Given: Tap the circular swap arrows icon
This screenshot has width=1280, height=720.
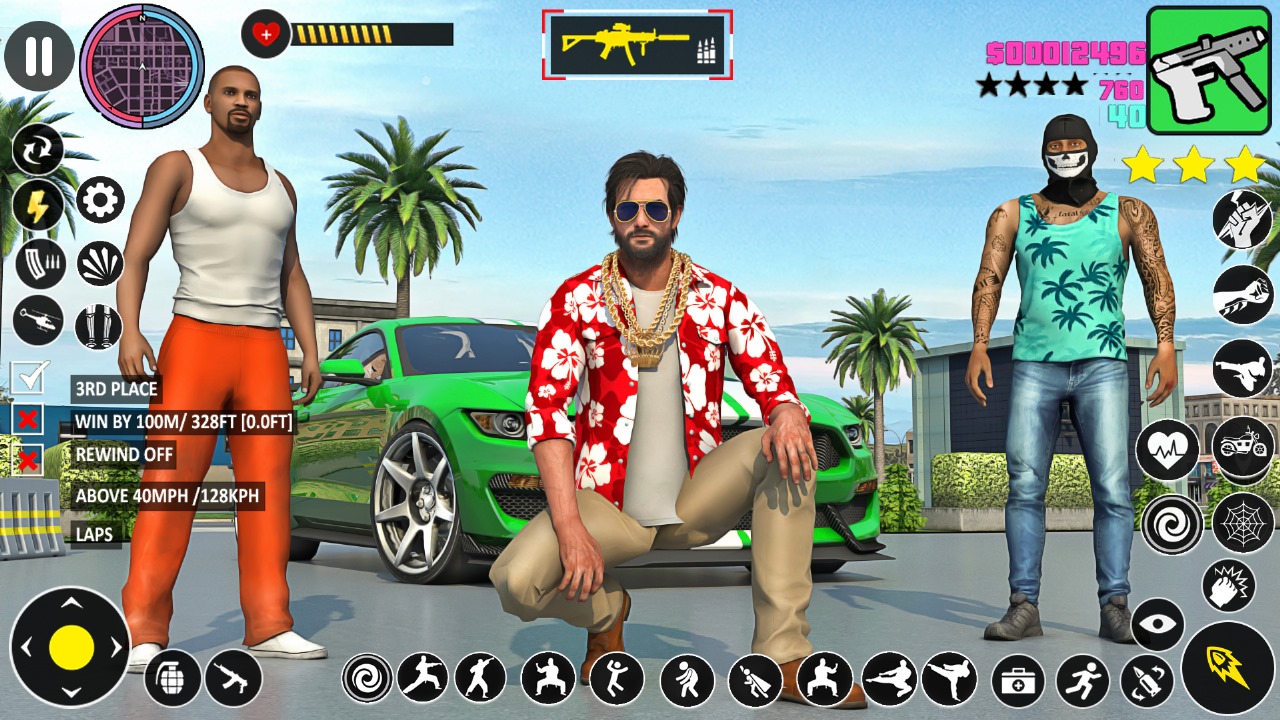Looking at the screenshot, I should [x=38, y=150].
